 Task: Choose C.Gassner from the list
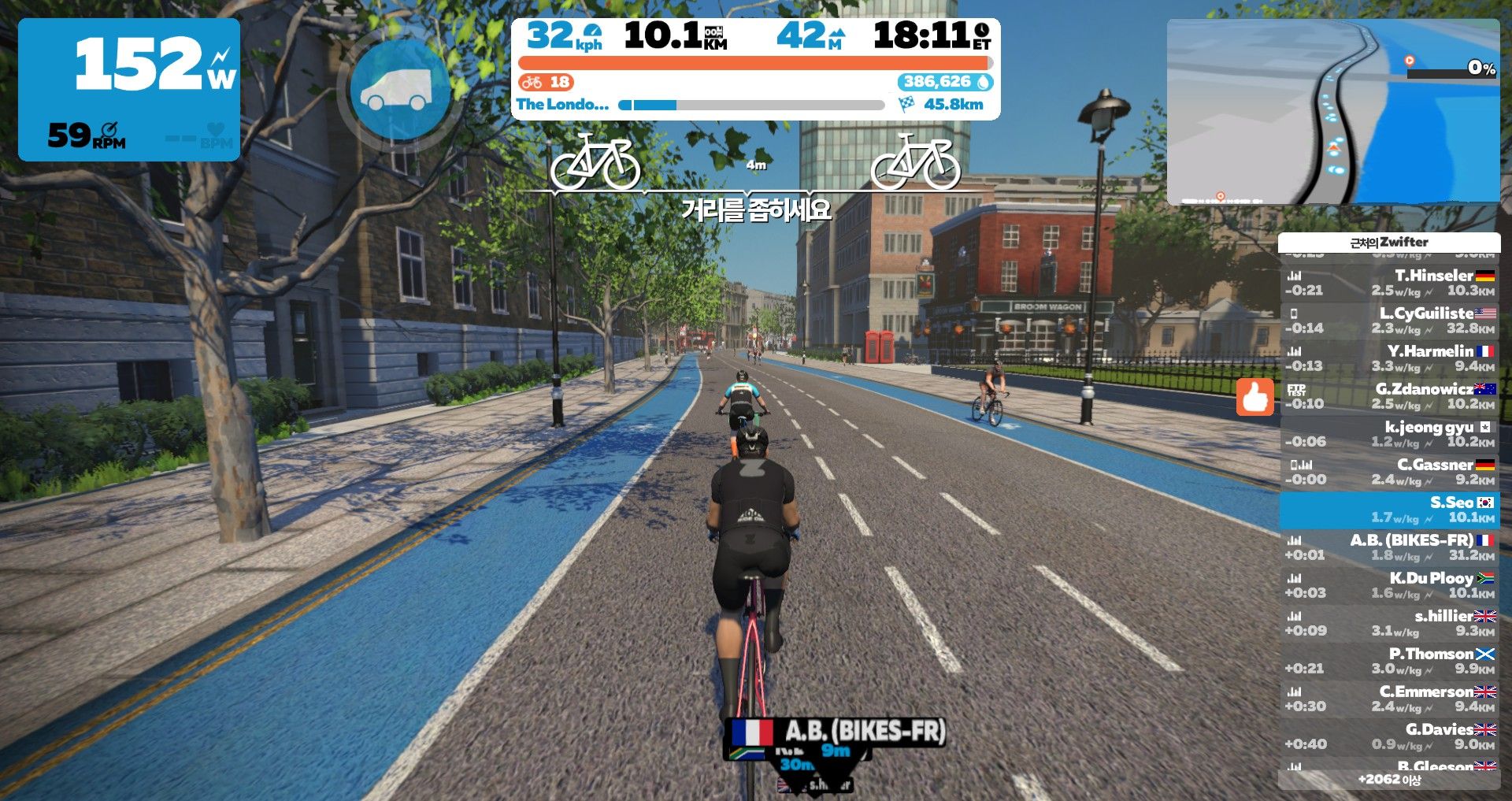pos(1389,472)
